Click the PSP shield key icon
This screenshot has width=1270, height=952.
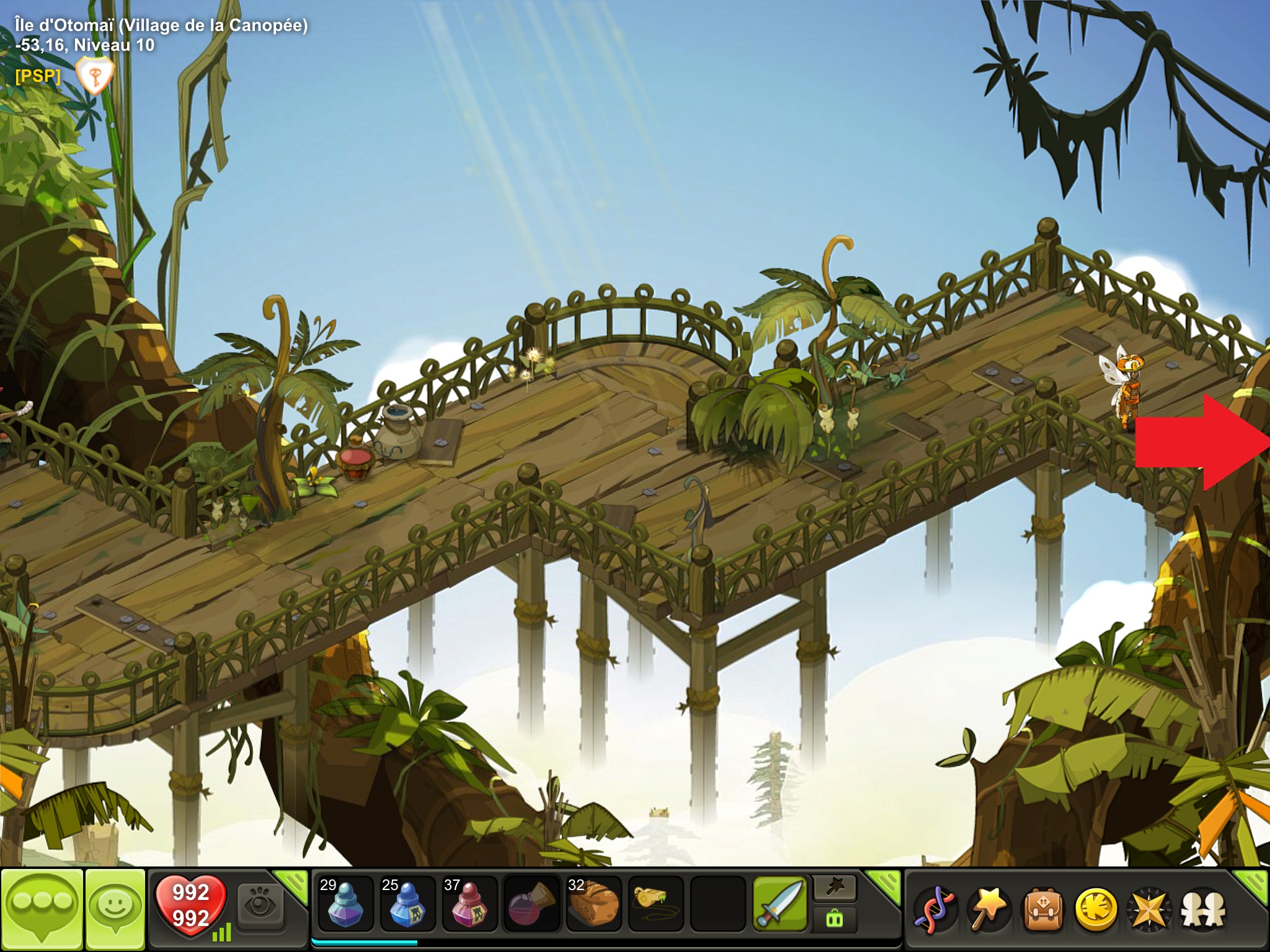(94, 76)
